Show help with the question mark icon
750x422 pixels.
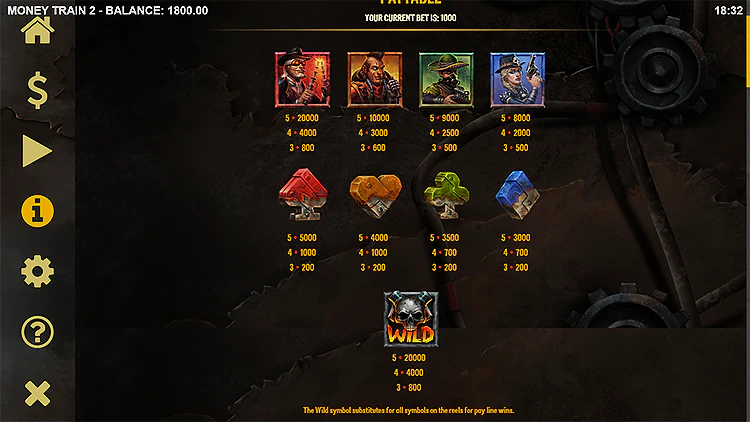(x=37, y=332)
